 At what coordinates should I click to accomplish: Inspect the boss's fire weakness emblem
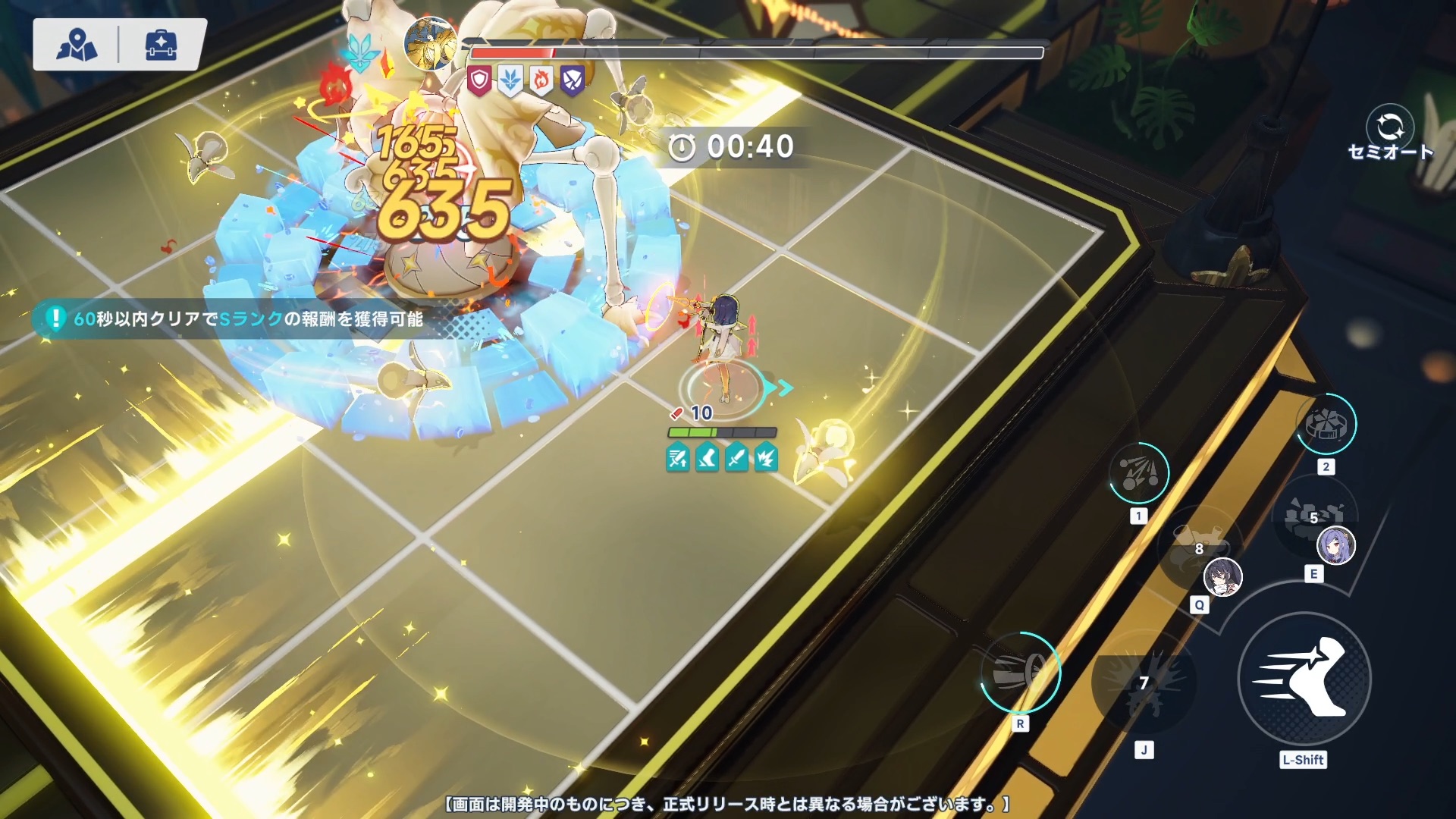pyautogui.click(x=541, y=77)
